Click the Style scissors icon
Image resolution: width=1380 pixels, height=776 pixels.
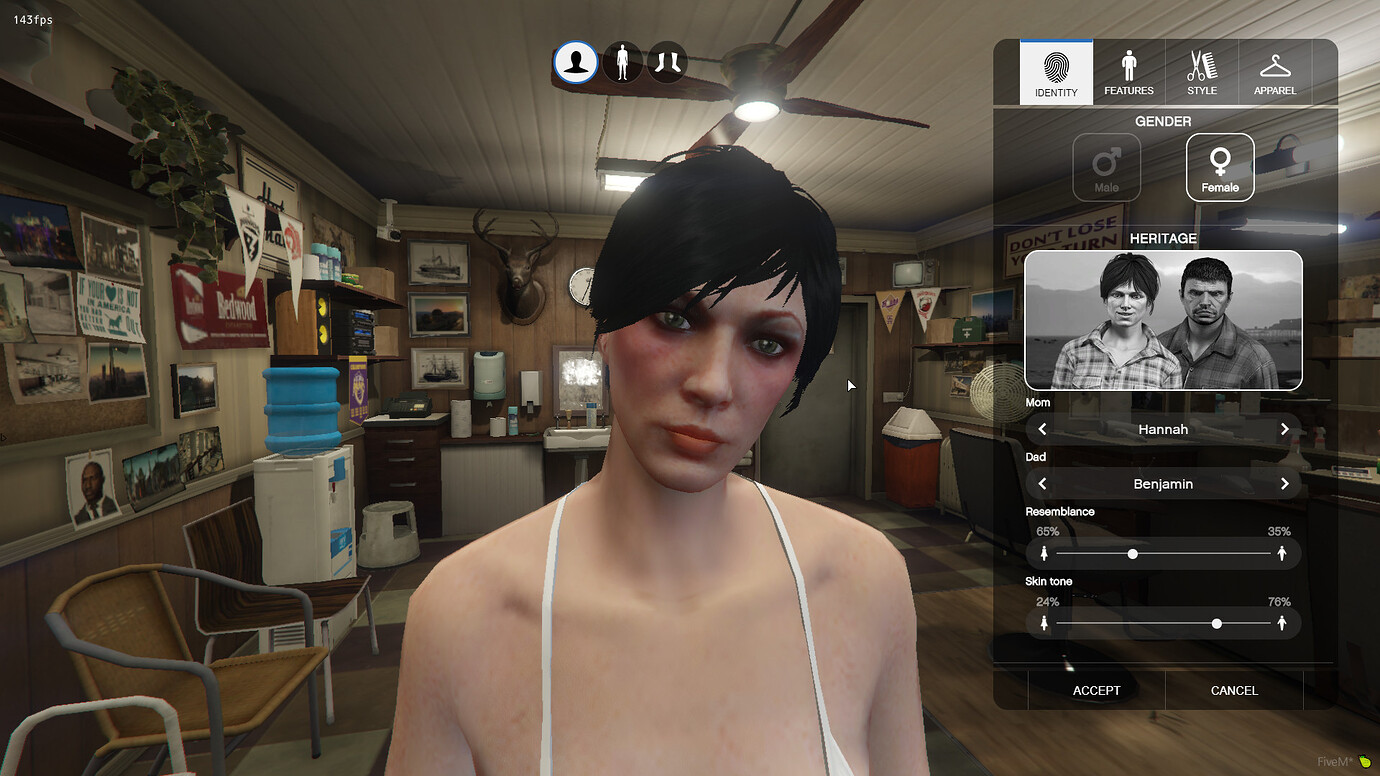(x=1201, y=64)
